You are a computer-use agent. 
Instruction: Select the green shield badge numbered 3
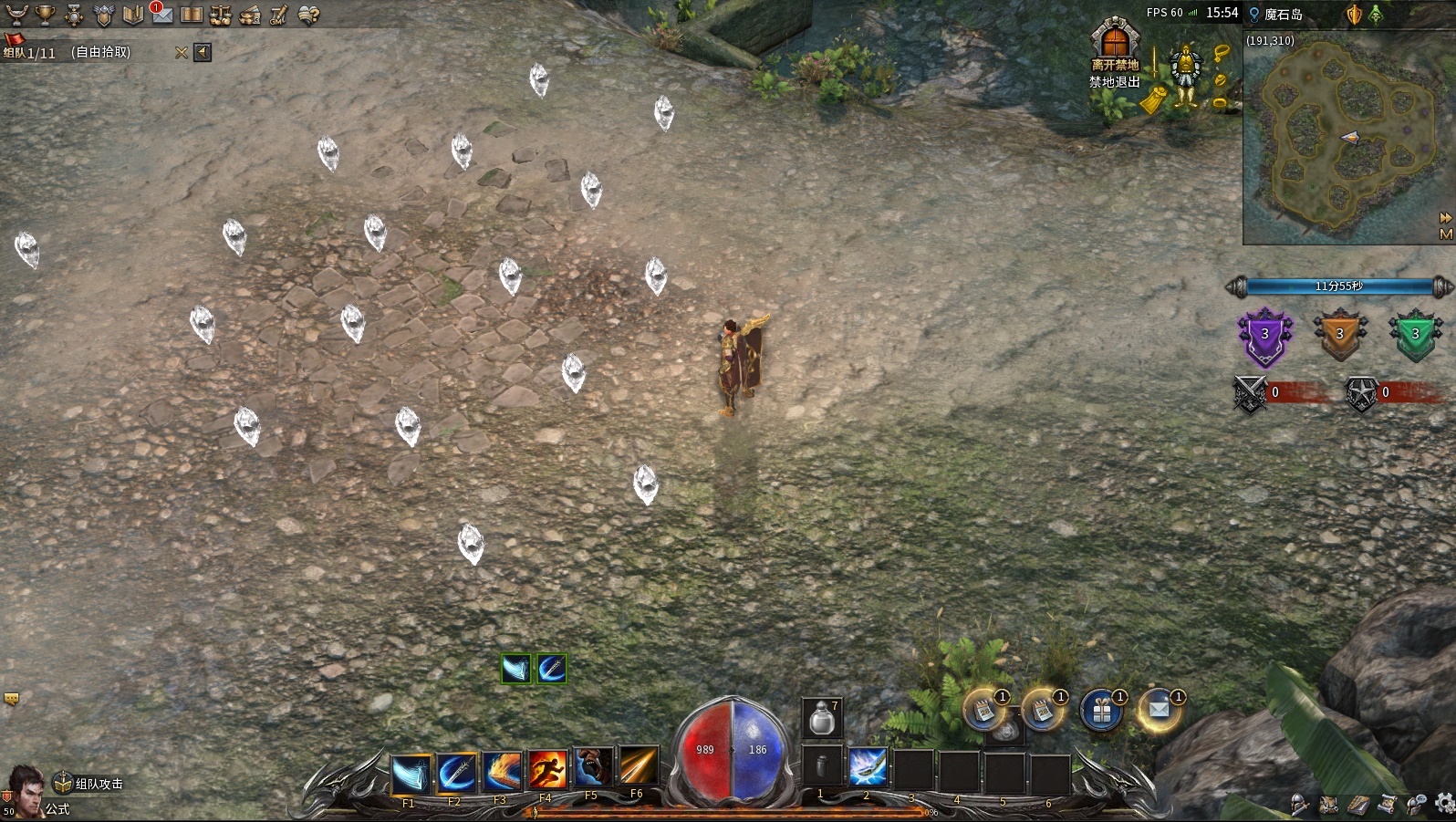(1414, 336)
